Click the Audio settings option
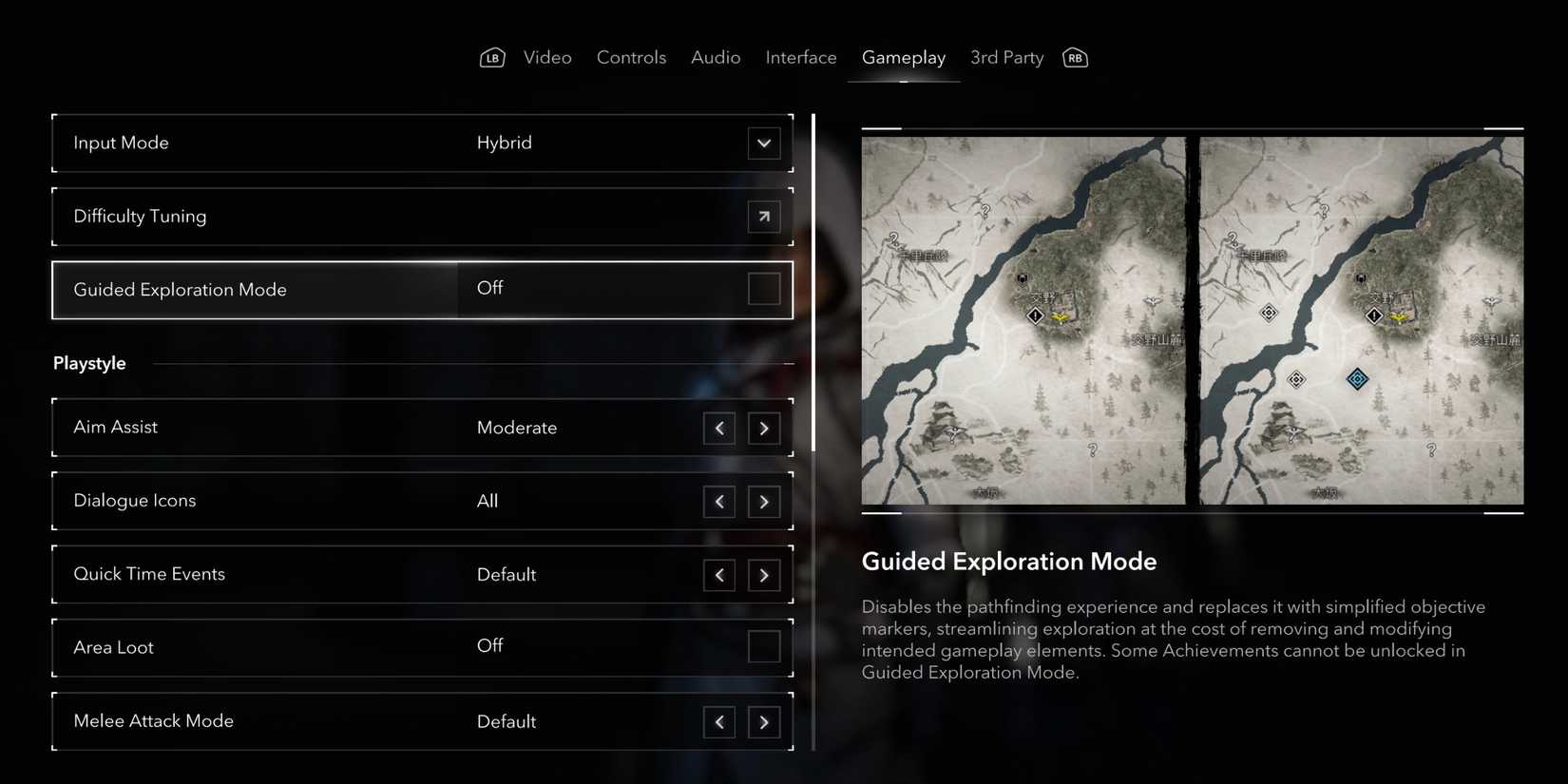The width and height of the screenshot is (1568, 784). 716,57
